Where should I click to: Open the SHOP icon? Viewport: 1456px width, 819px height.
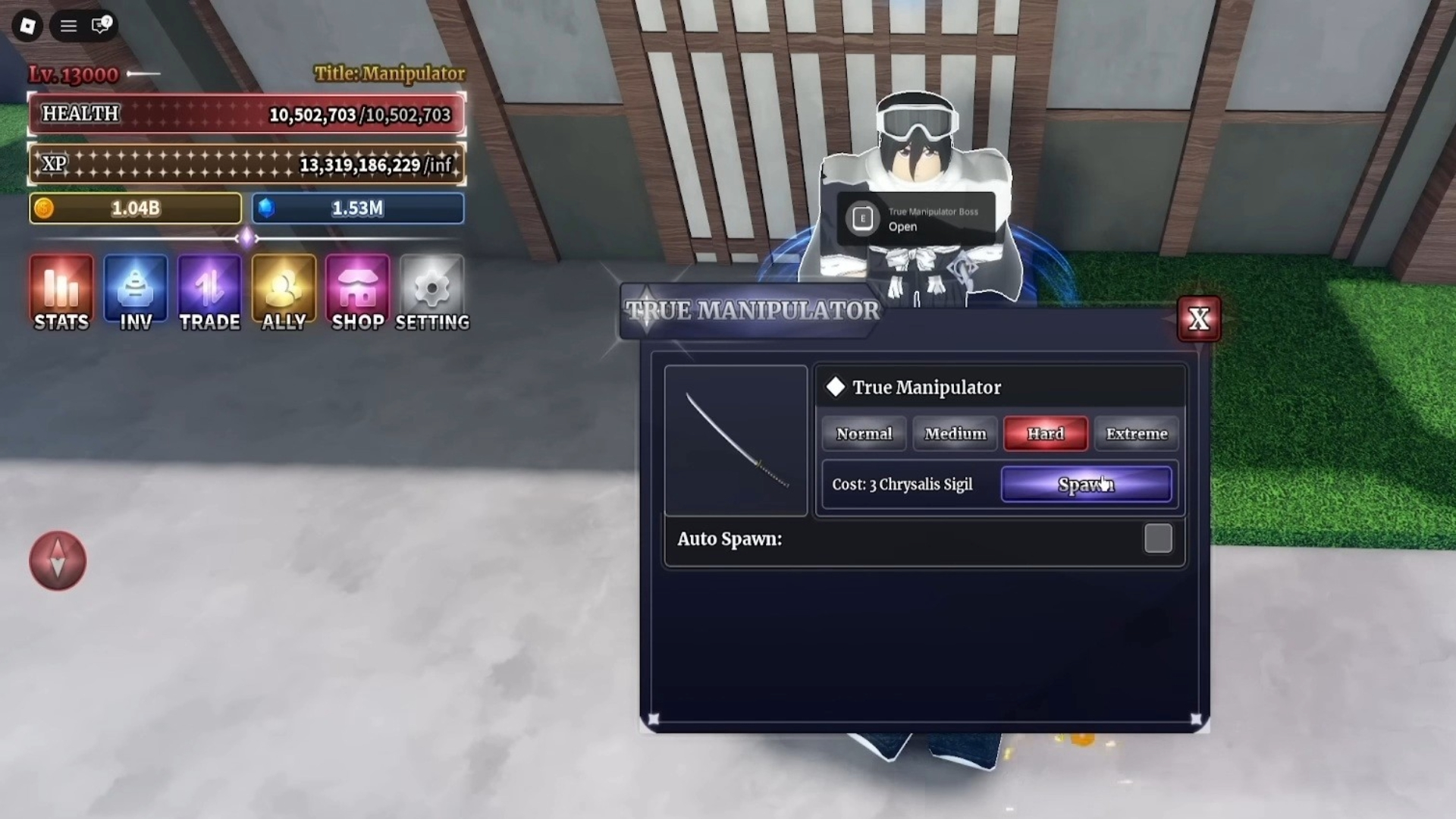click(357, 292)
